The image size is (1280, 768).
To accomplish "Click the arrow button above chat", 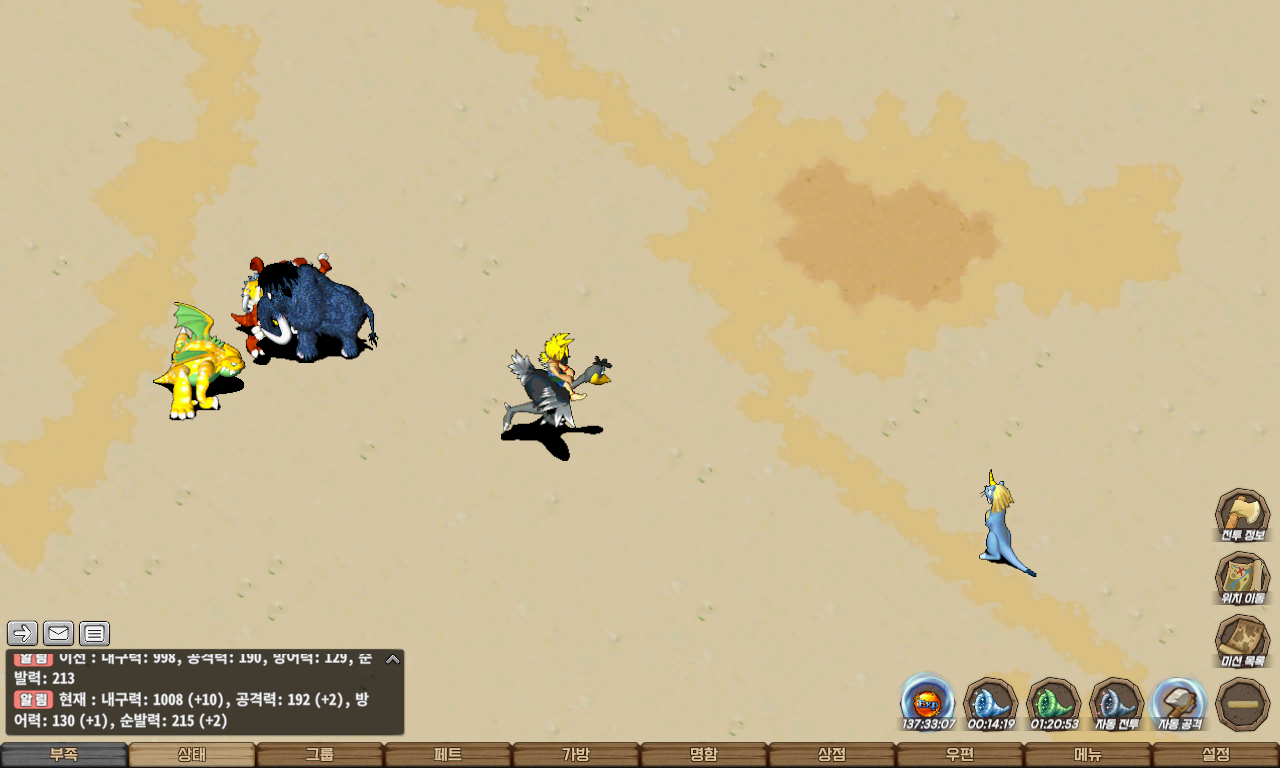I will click(23, 633).
